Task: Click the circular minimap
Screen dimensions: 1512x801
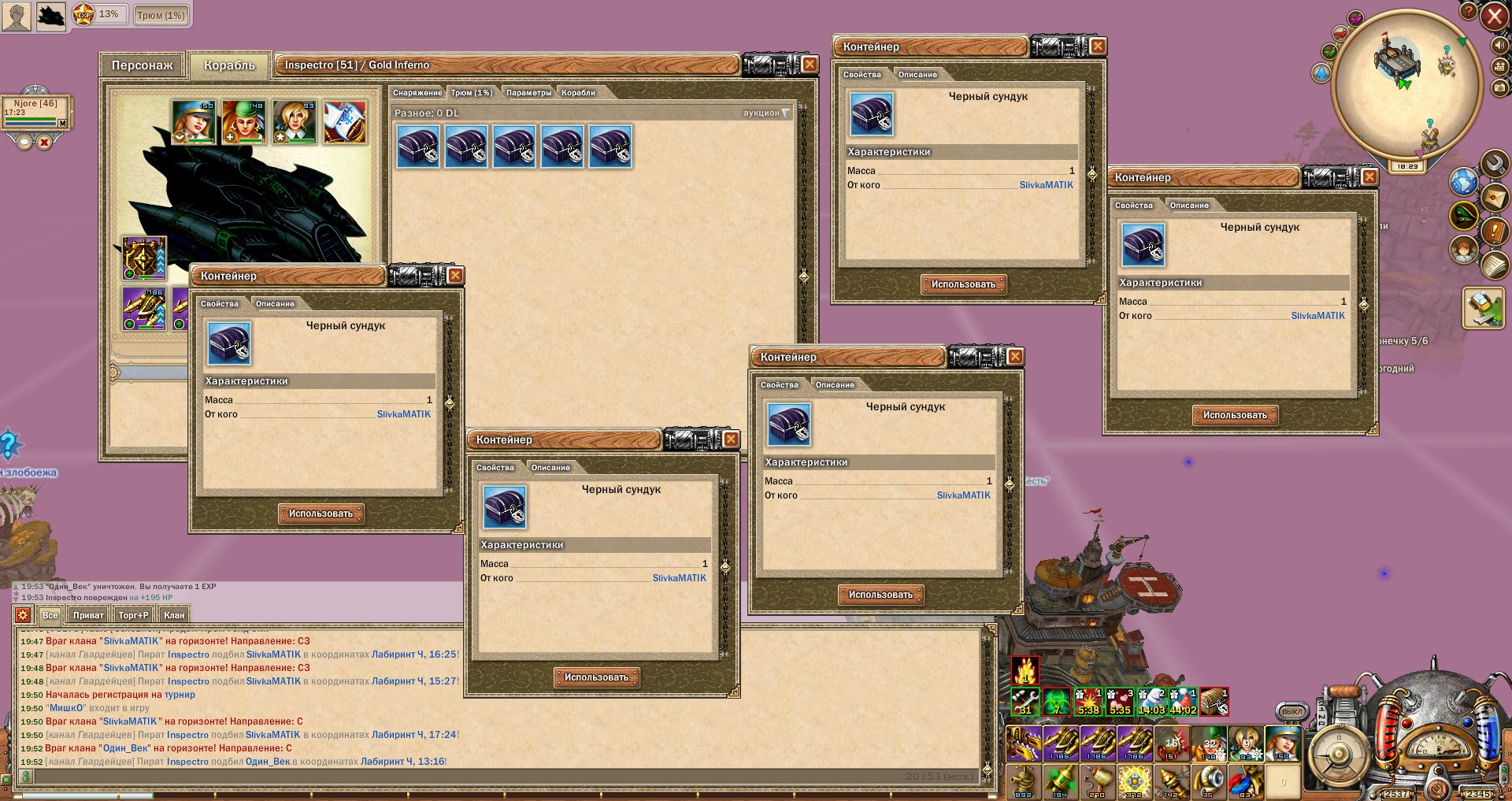Action: point(1393,85)
